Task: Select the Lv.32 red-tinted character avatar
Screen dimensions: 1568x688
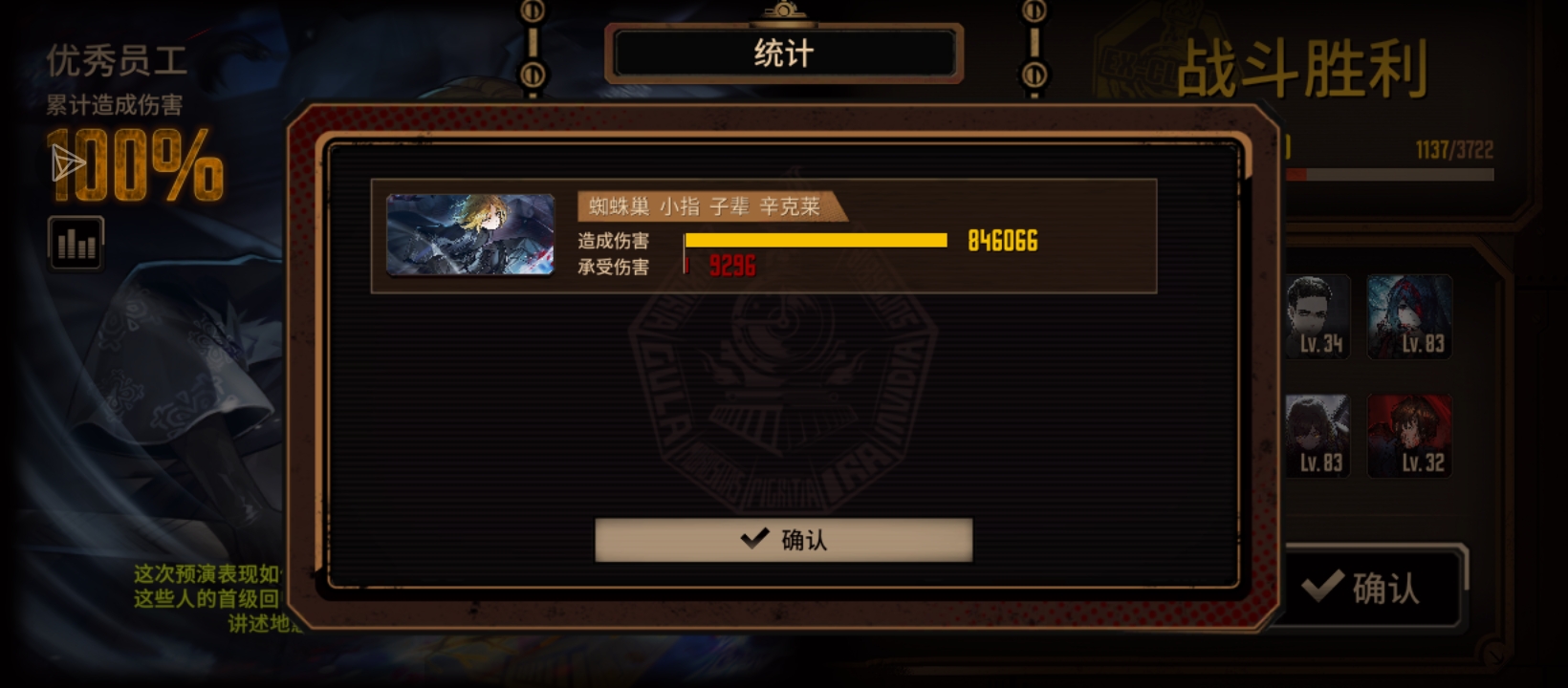Action: point(1408,436)
